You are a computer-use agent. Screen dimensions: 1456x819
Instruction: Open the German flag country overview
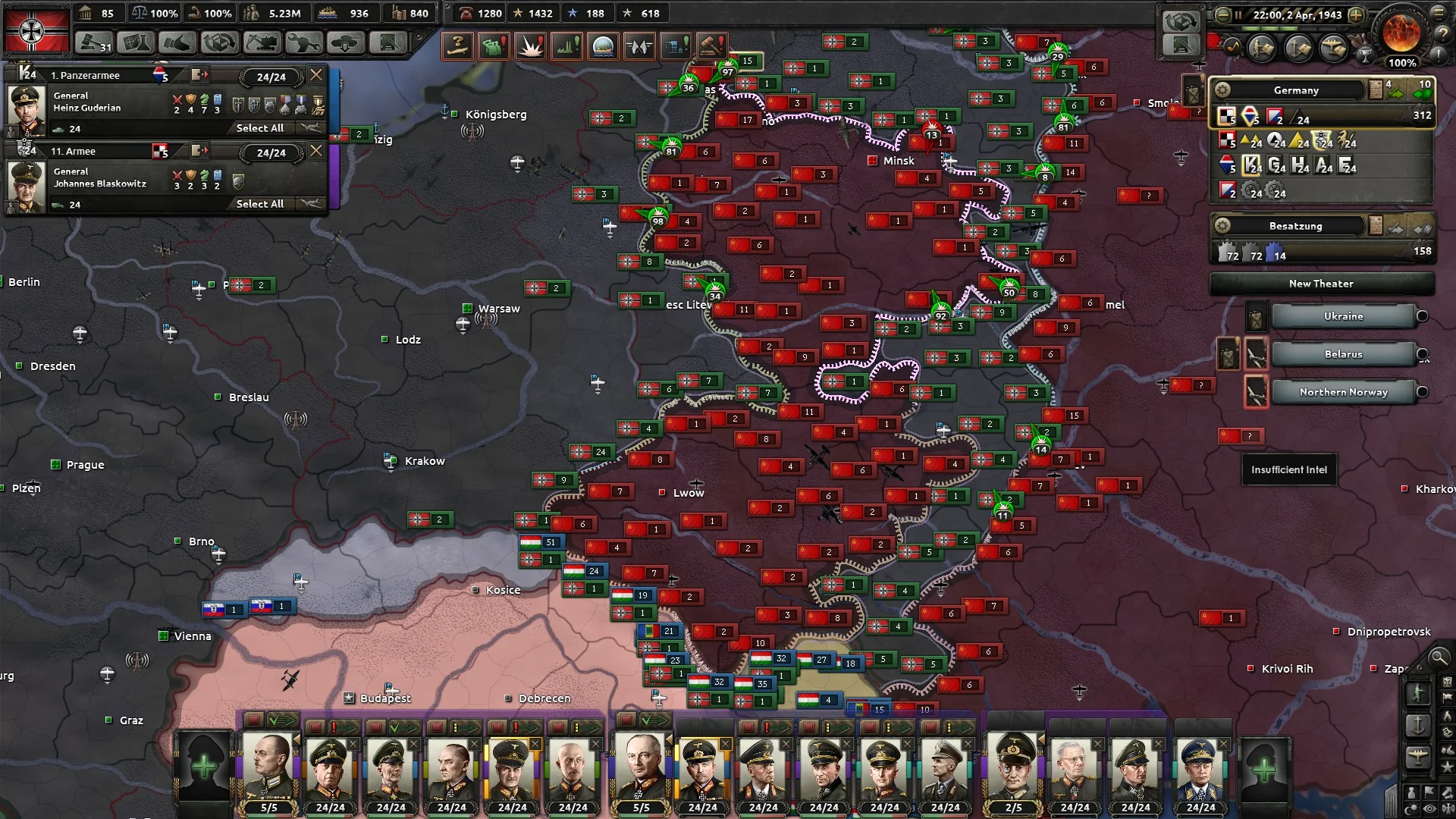36,30
